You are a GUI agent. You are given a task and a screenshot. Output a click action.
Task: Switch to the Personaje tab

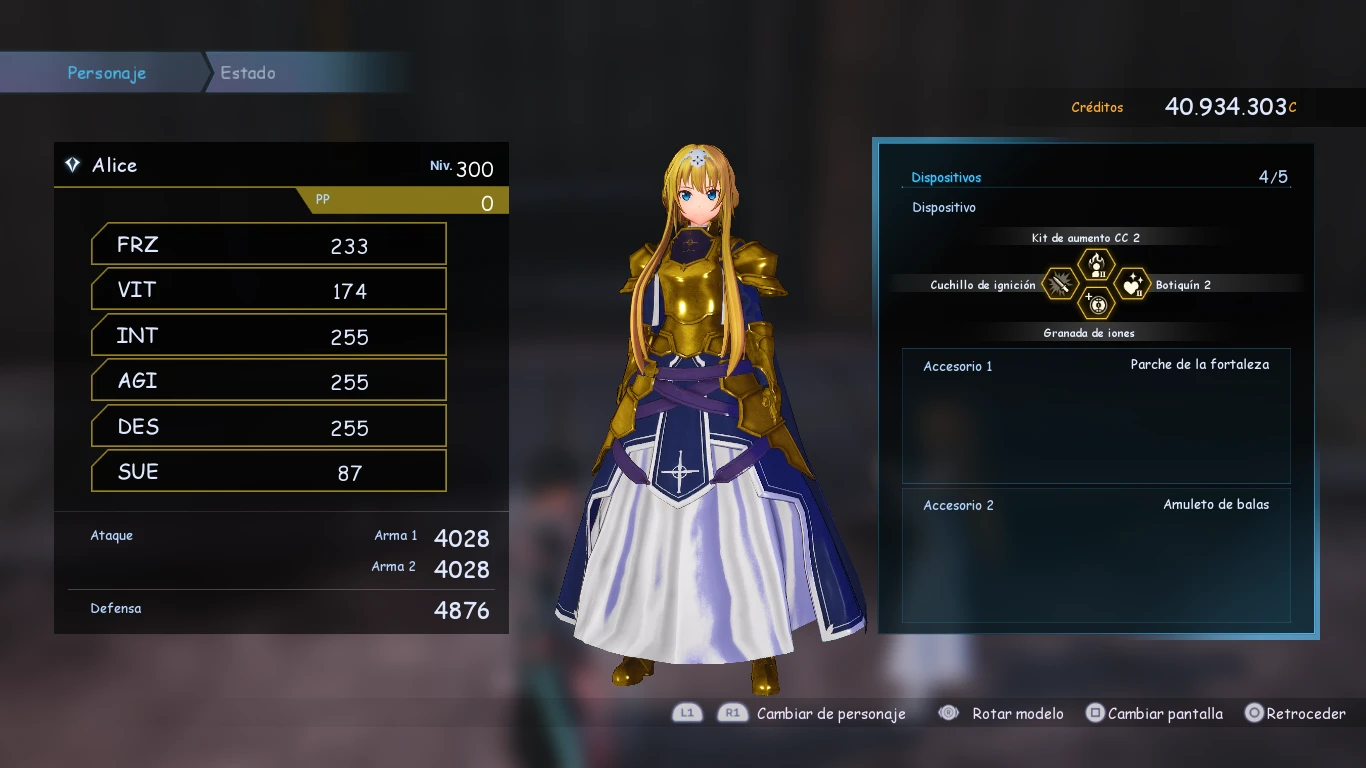(106, 73)
